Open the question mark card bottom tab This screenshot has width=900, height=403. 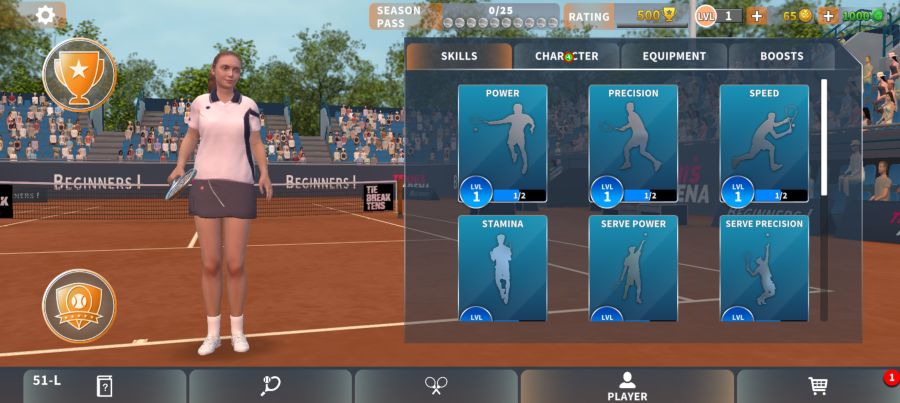pyautogui.click(x=104, y=386)
